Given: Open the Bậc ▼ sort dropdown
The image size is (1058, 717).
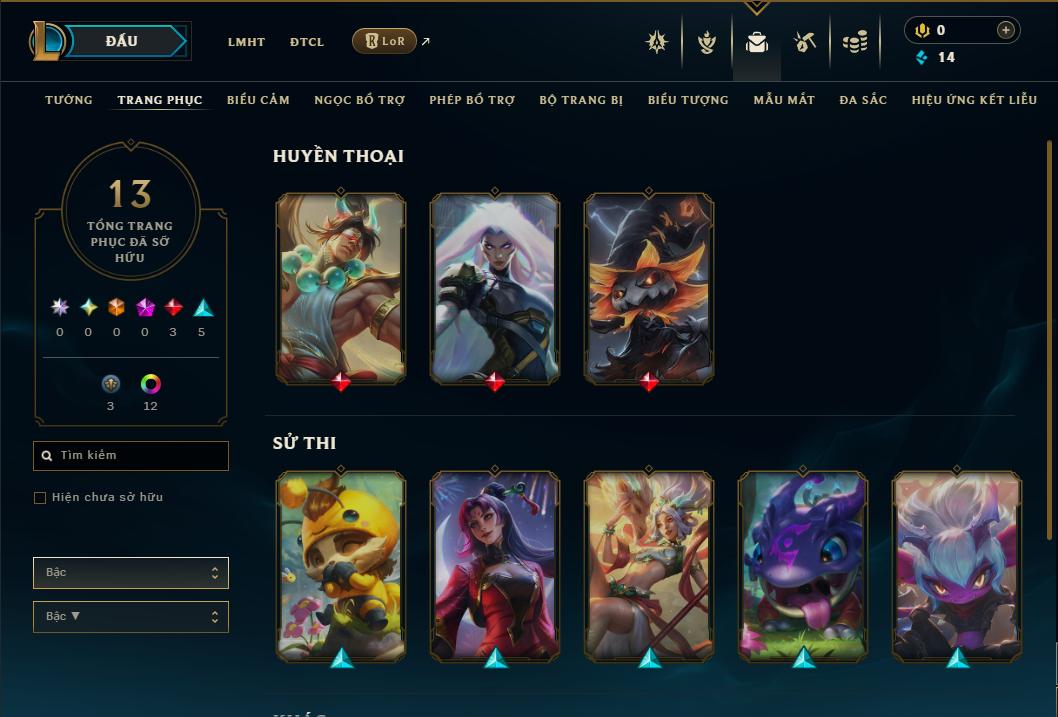Looking at the screenshot, I should pyautogui.click(x=130, y=616).
